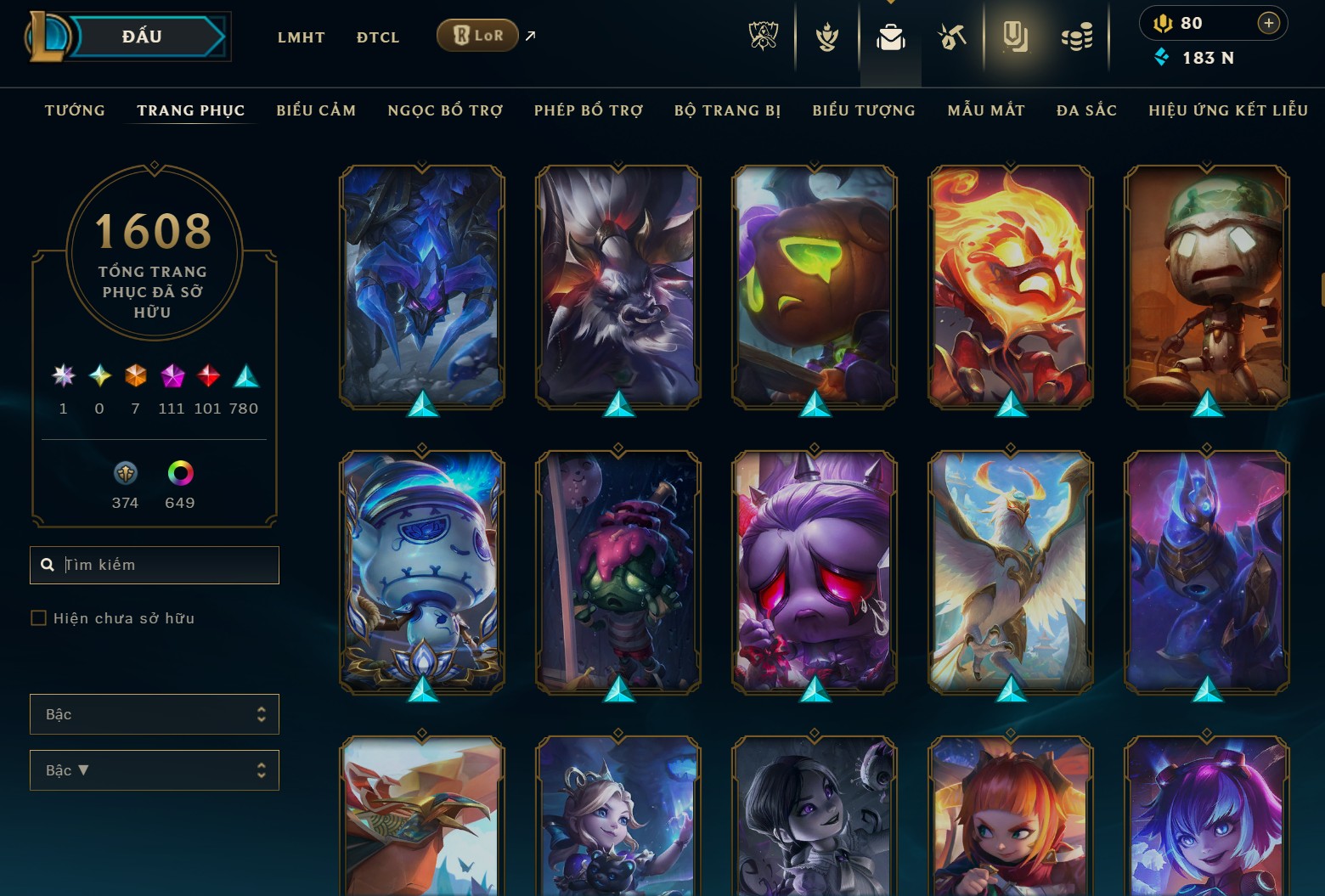Open the LMHT menu entry
This screenshot has width=1325, height=896.
click(301, 37)
